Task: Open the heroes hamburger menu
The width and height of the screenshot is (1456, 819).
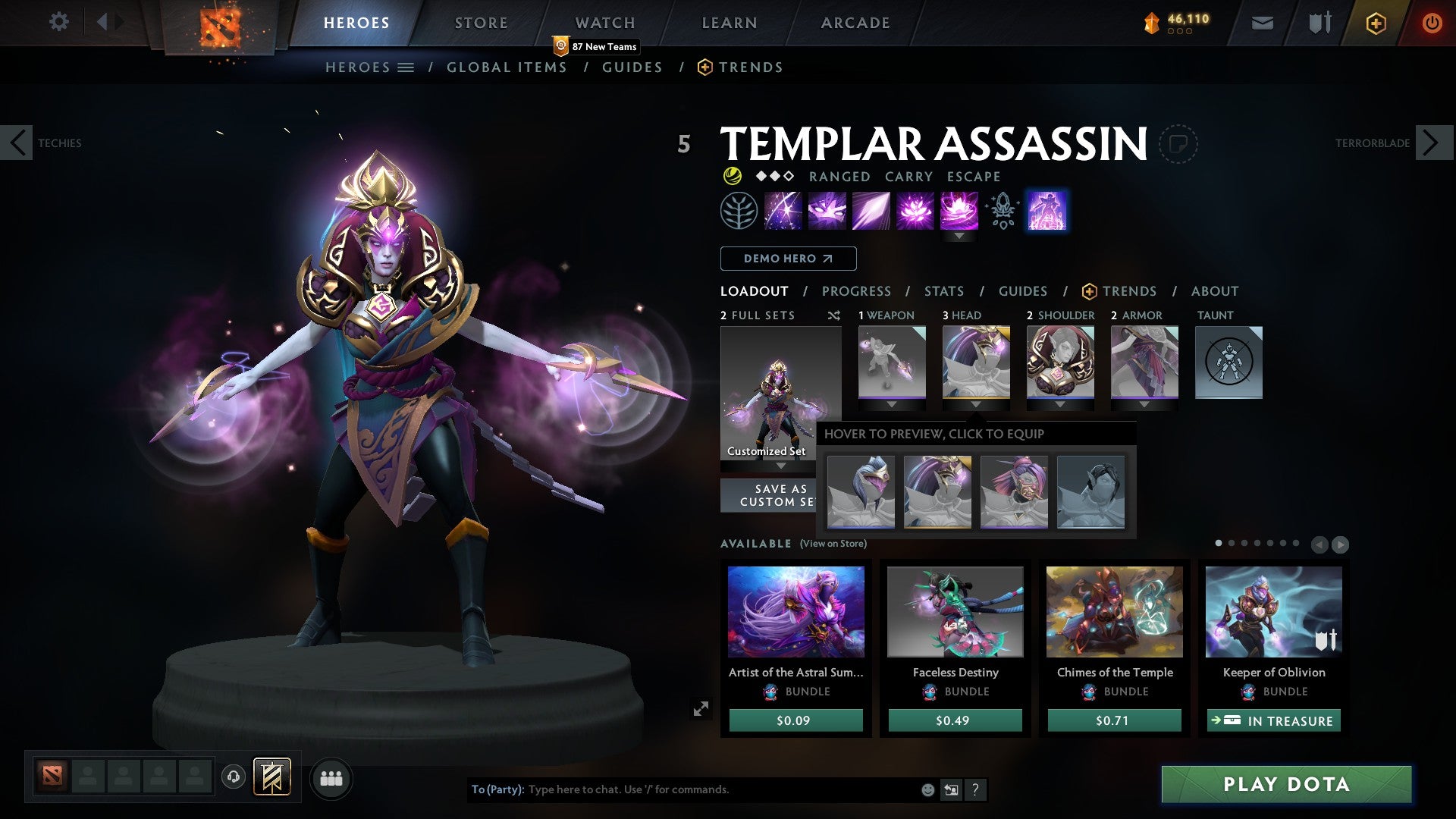Action: 407,67
